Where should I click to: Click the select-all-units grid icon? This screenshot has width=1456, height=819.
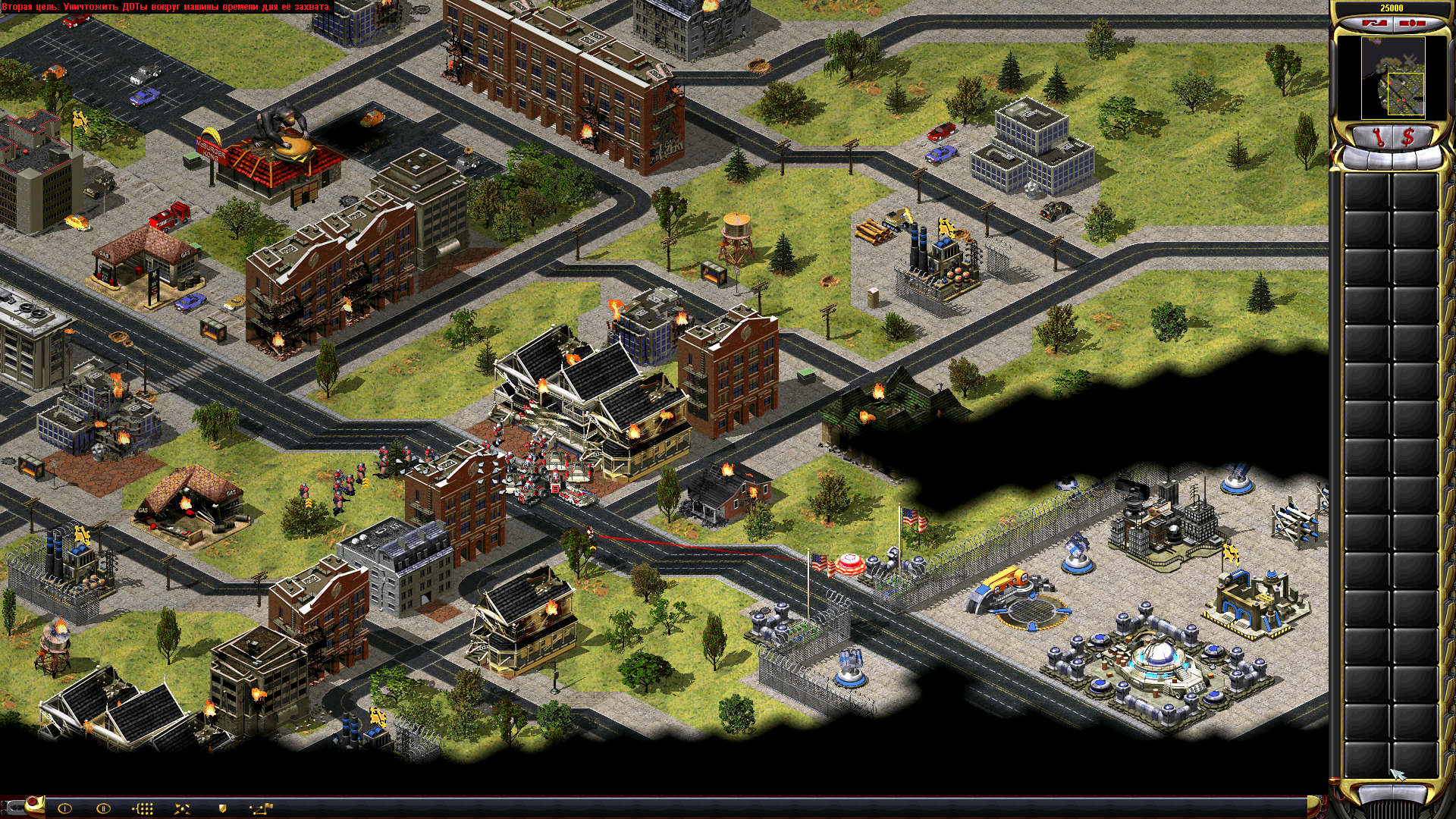pos(144,808)
